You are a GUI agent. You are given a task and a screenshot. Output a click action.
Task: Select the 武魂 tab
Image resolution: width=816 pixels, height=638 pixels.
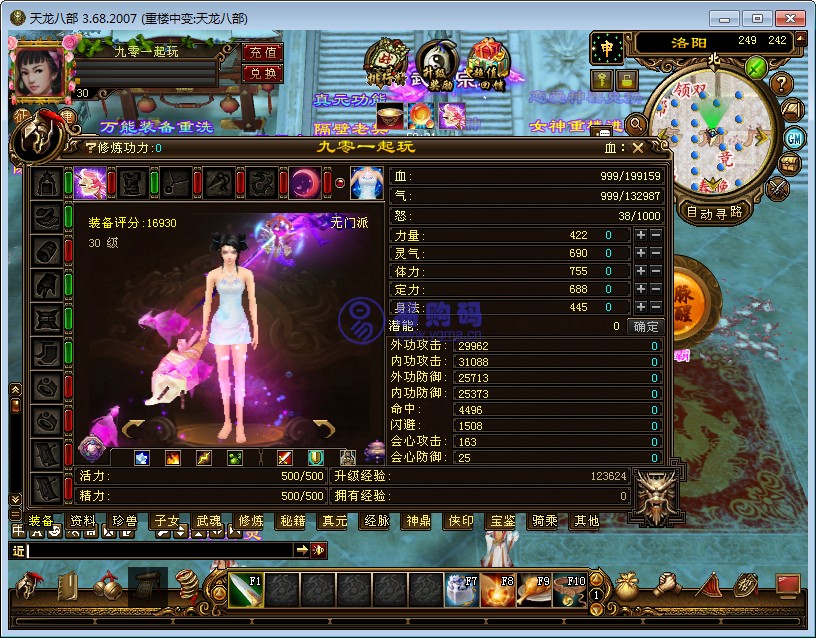pos(209,521)
